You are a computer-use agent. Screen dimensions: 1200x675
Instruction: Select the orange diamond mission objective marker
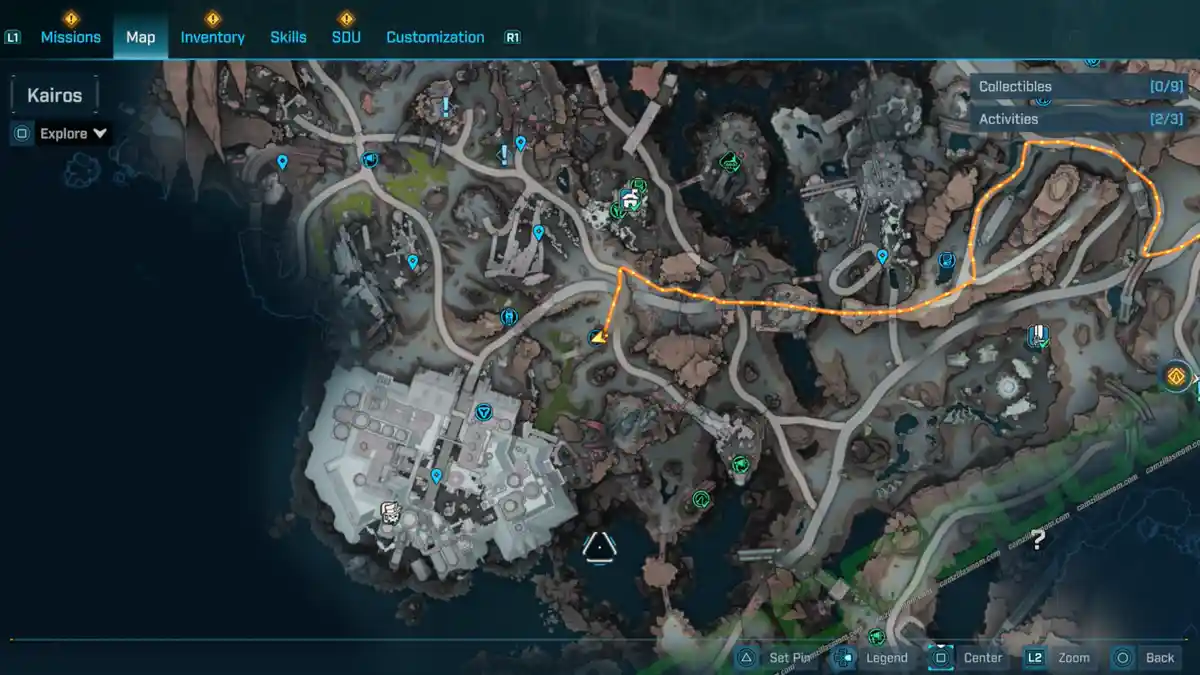pyautogui.click(x=1176, y=377)
